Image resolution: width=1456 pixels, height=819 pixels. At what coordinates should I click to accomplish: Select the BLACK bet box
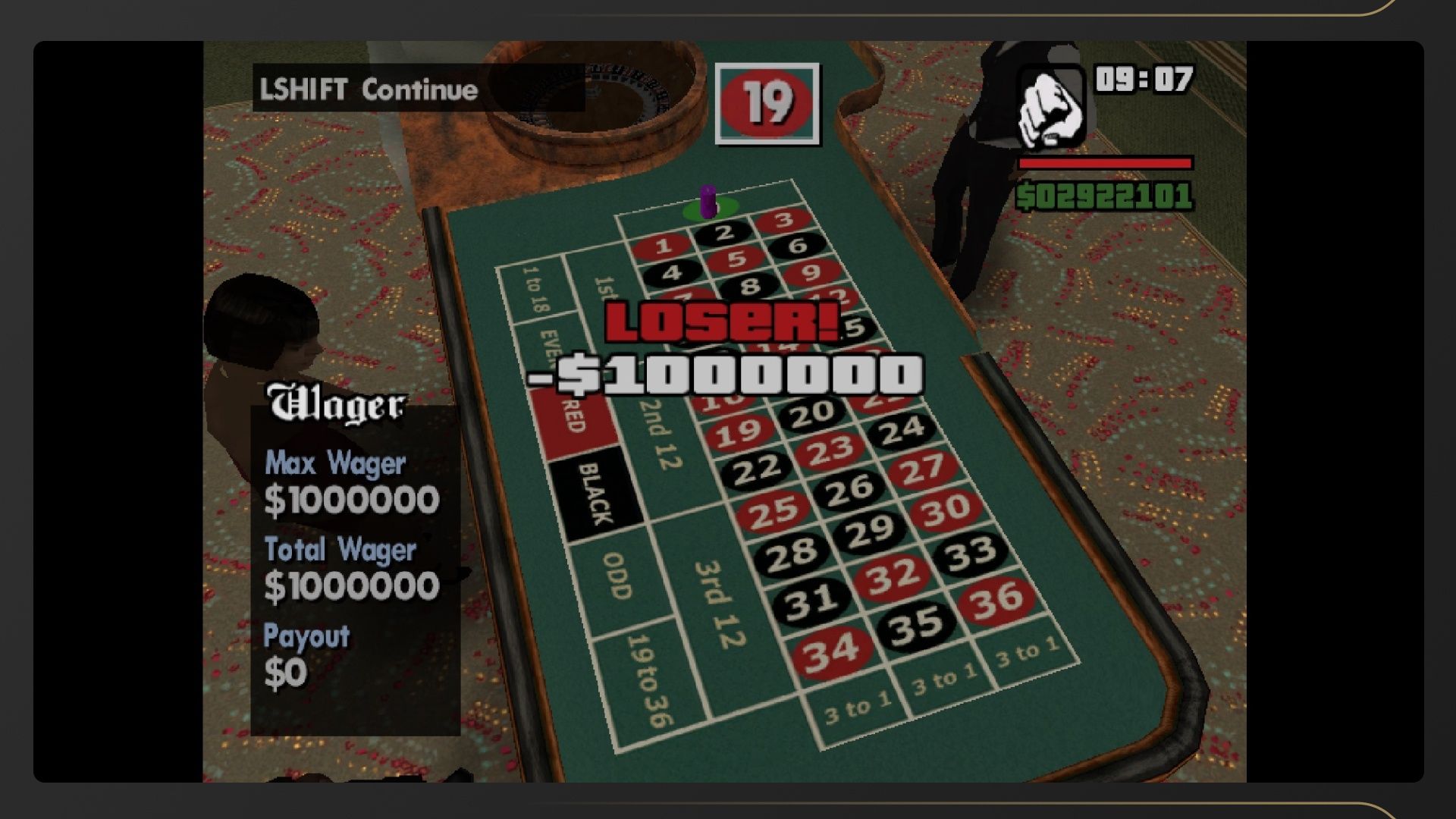pyautogui.click(x=596, y=494)
